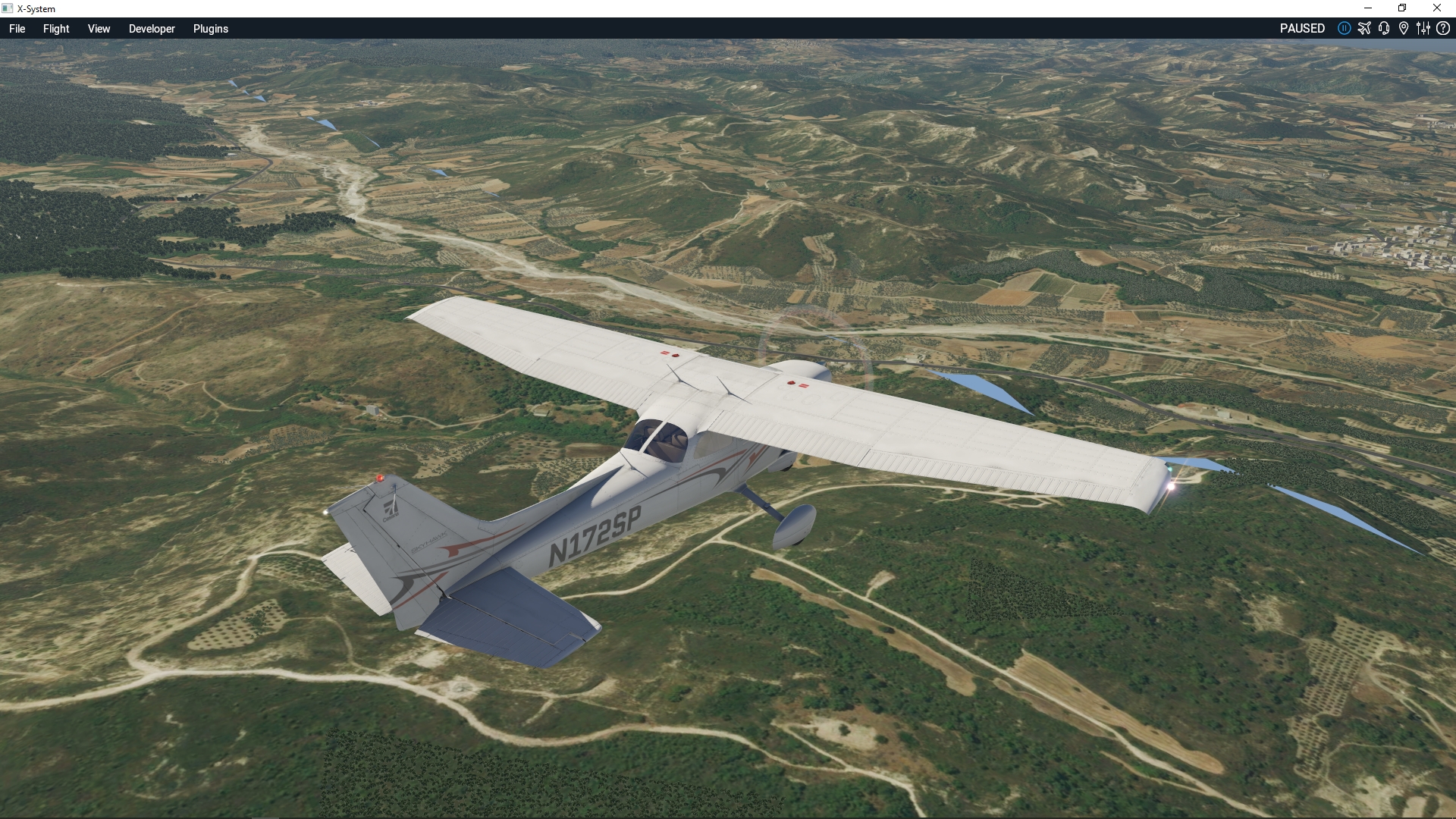This screenshot has height=819, width=1456.
Task: Open the File menu
Action: [17, 29]
